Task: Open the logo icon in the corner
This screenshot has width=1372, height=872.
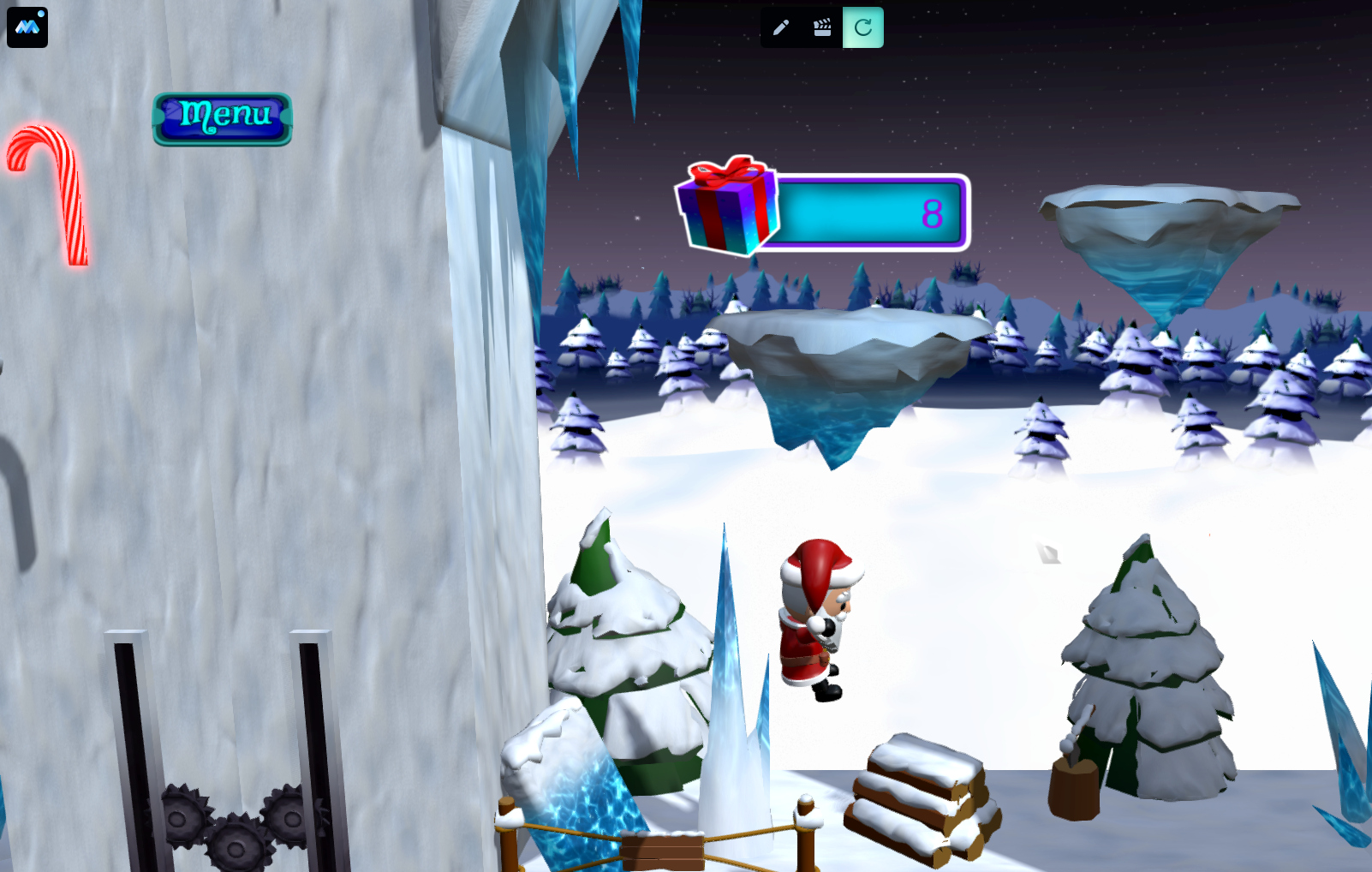Action: (x=27, y=27)
